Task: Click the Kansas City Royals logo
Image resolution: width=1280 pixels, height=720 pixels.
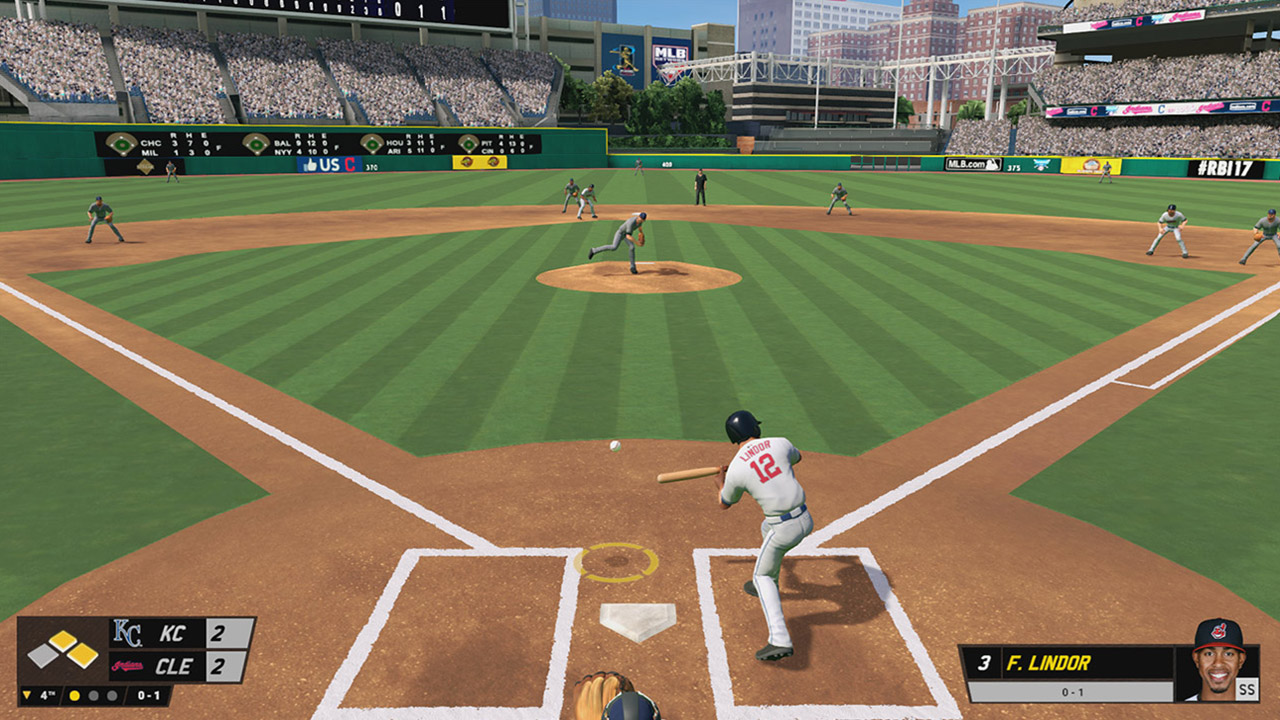Action: pos(127,634)
